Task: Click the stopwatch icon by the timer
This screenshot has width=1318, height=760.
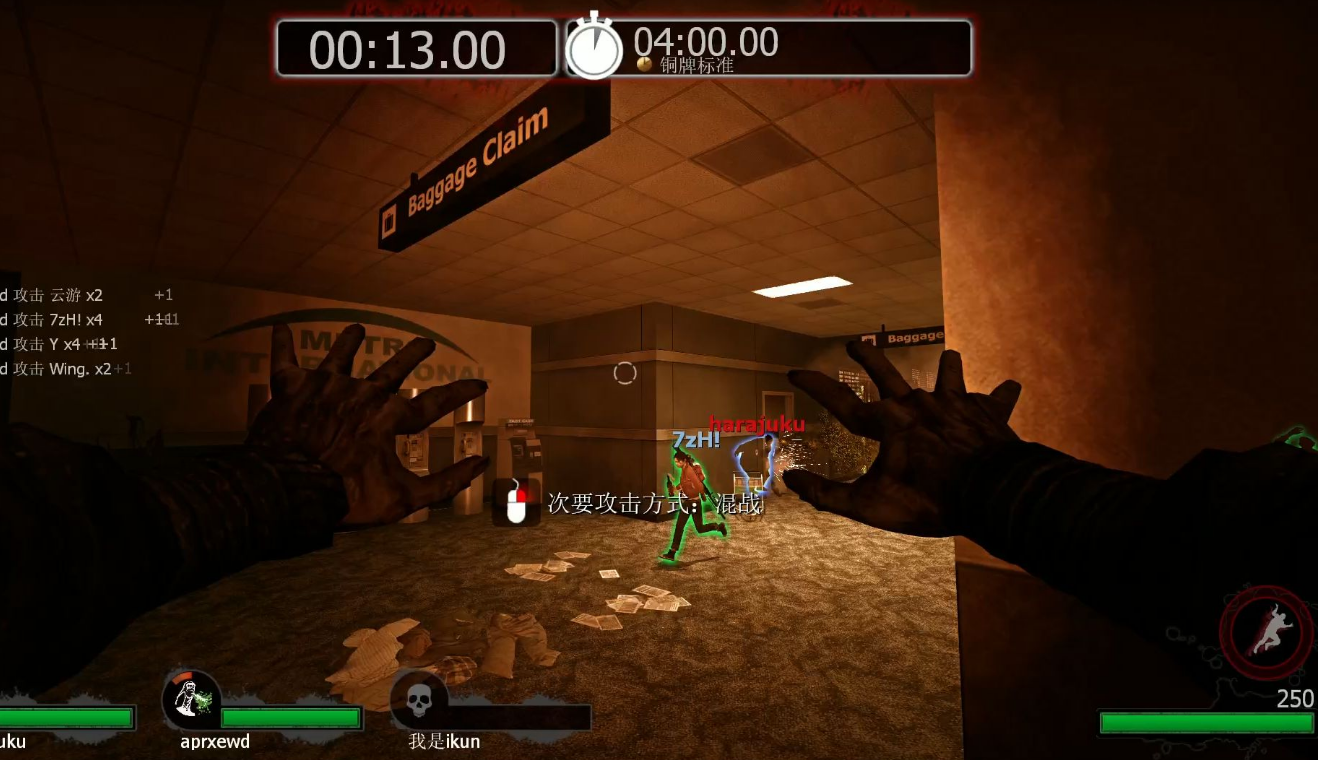Action: click(x=594, y=46)
